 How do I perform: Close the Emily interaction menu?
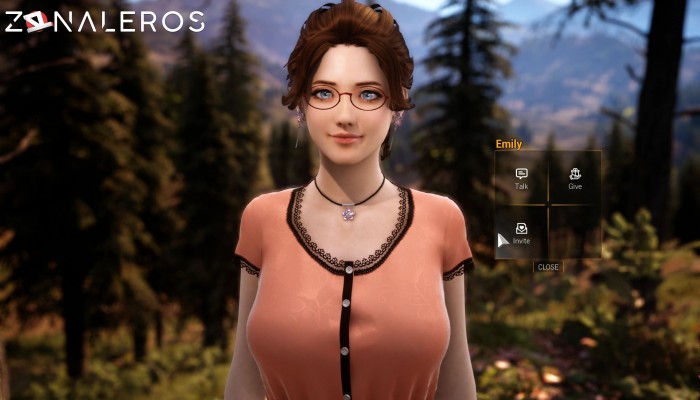pos(548,267)
